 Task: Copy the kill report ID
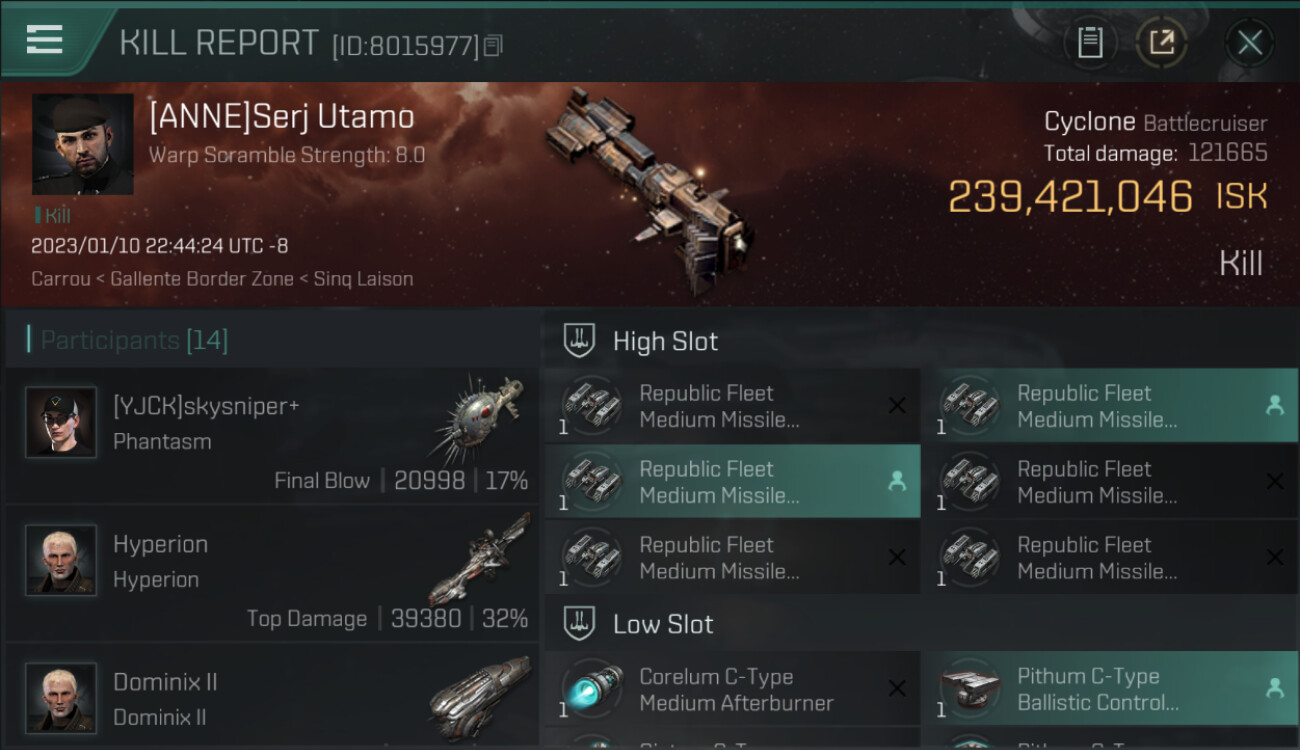pyautogui.click(x=493, y=45)
